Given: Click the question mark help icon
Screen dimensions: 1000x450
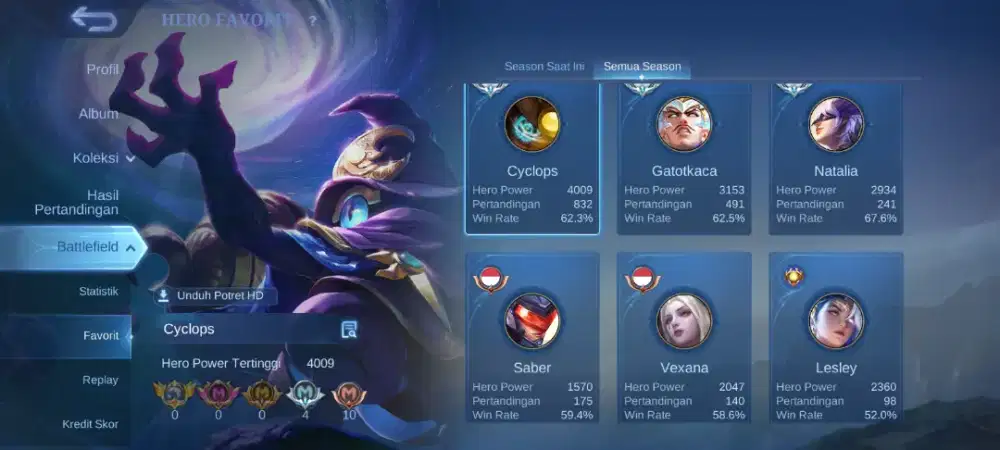Looking at the screenshot, I should (312, 20).
